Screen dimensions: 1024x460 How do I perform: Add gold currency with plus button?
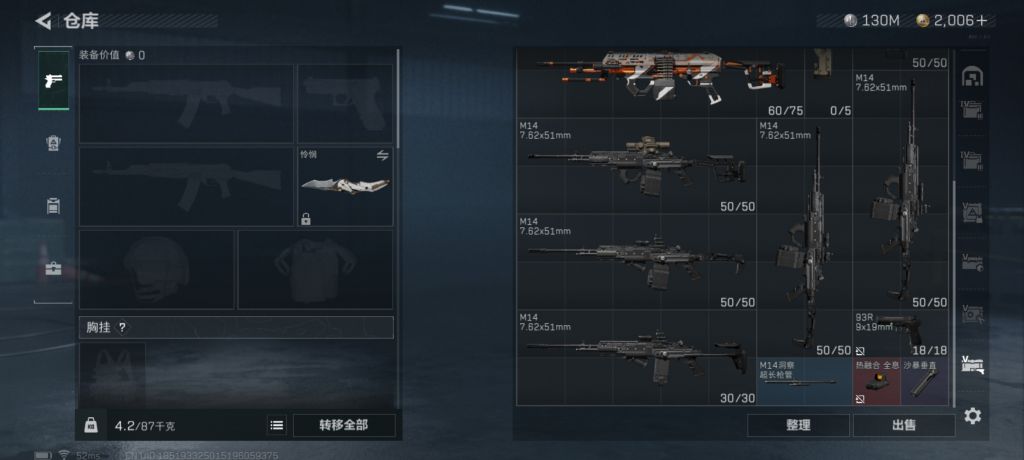click(x=981, y=21)
